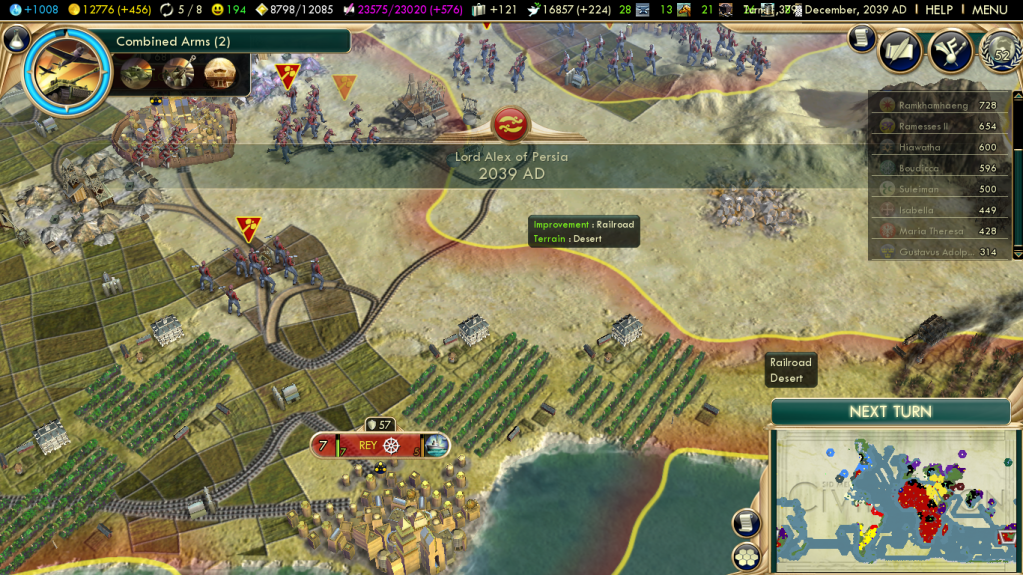End the turn with Next Turn

click(890, 412)
